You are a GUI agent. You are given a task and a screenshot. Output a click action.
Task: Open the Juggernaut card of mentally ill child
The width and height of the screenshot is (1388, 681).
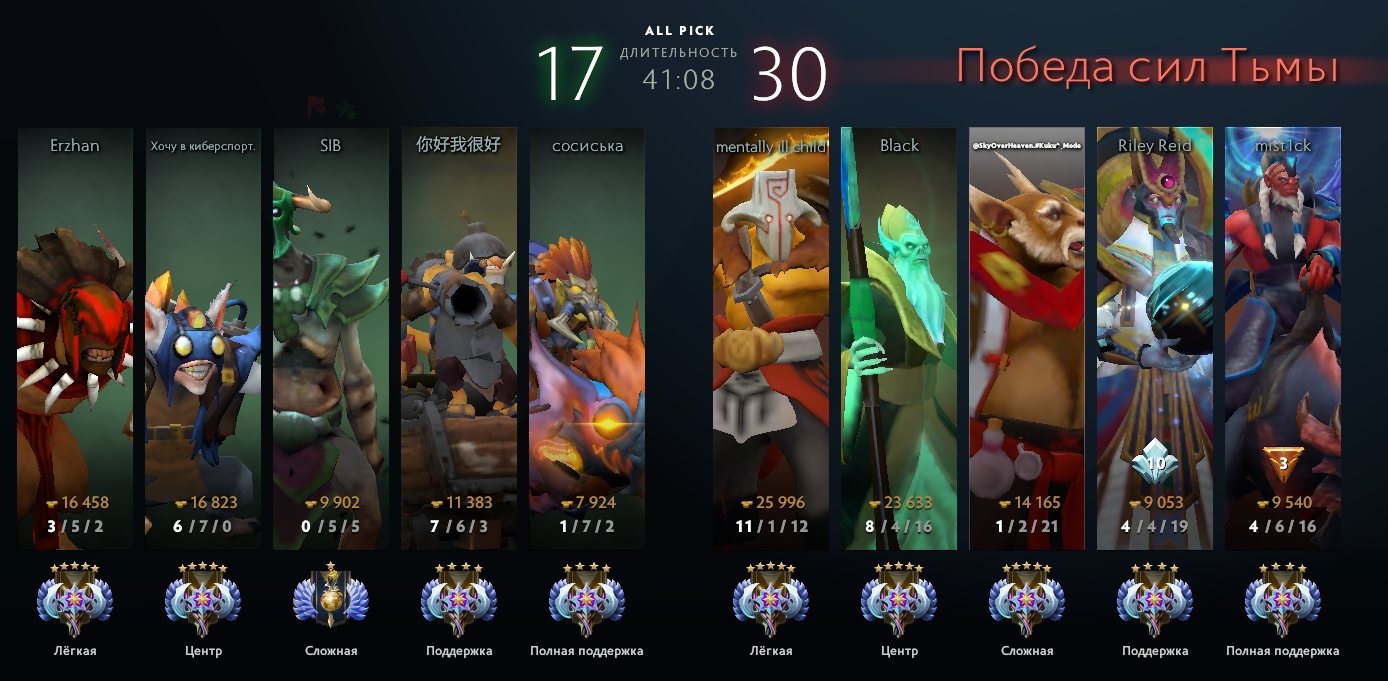[x=771, y=338]
